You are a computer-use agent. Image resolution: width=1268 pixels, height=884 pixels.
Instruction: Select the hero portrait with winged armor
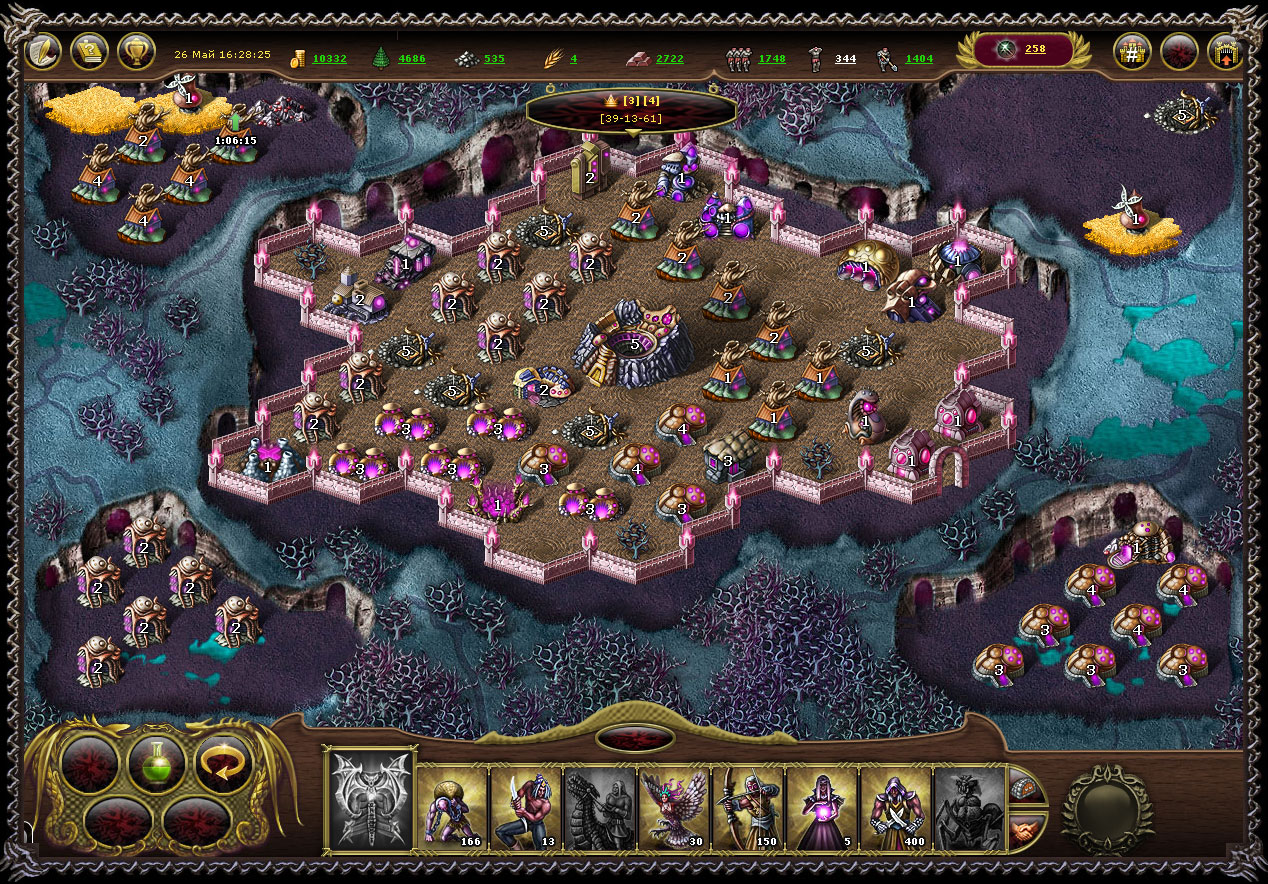point(371,800)
